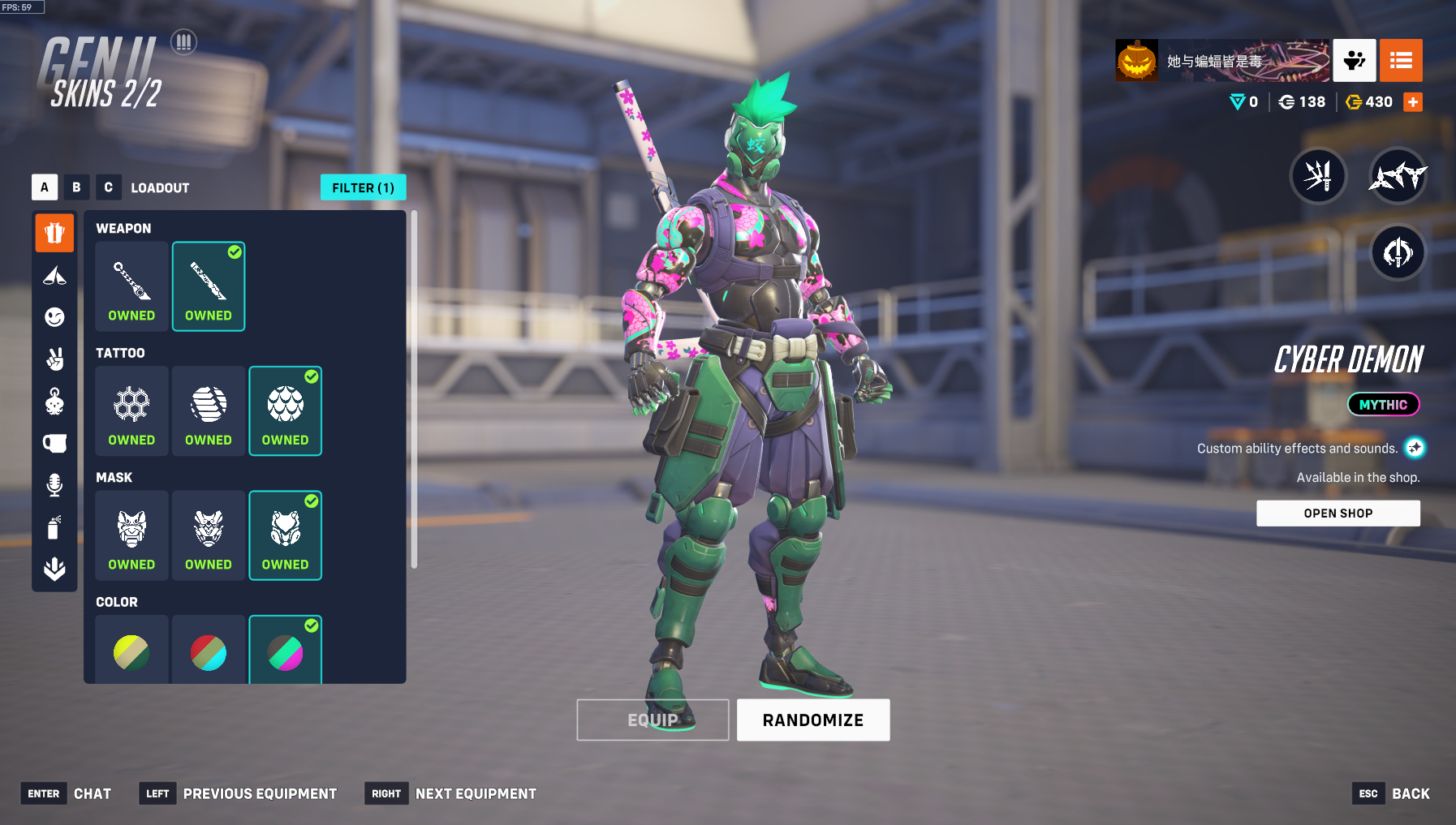Select the scale-pattern tattoo

[x=285, y=410]
